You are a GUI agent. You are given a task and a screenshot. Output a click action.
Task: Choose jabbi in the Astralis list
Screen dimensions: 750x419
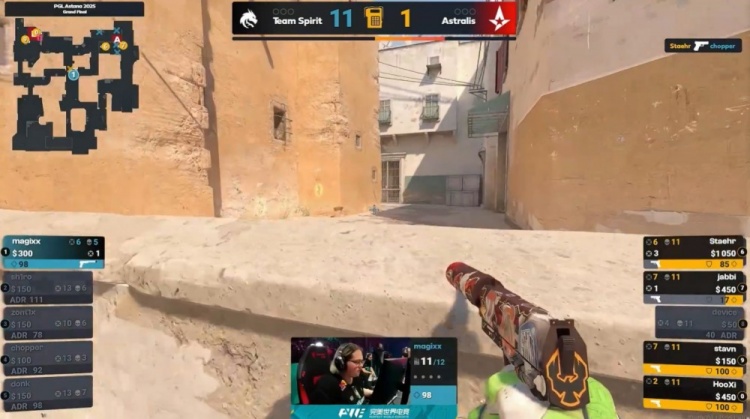(696, 288)
